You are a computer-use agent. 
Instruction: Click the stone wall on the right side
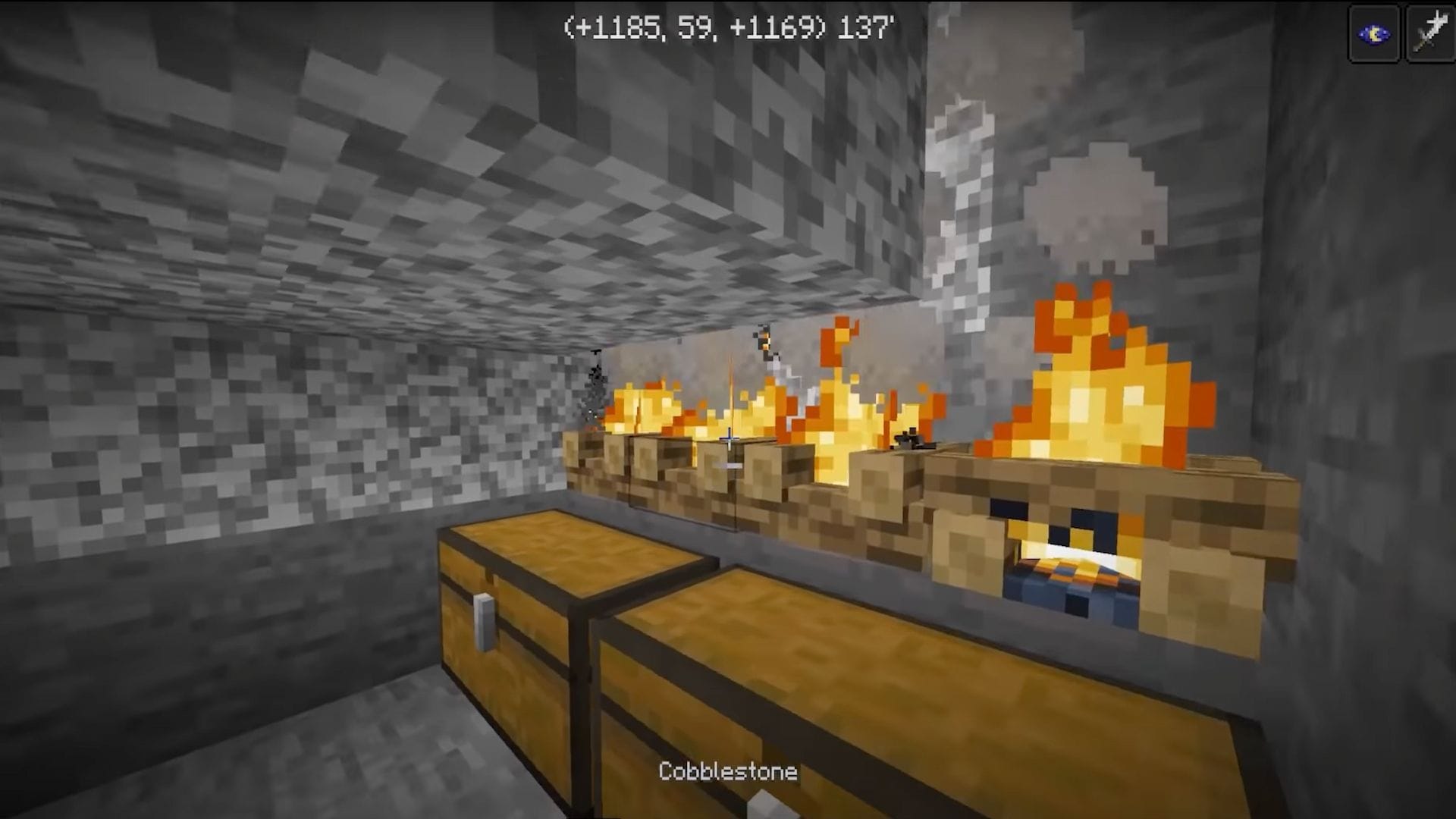1365,379
